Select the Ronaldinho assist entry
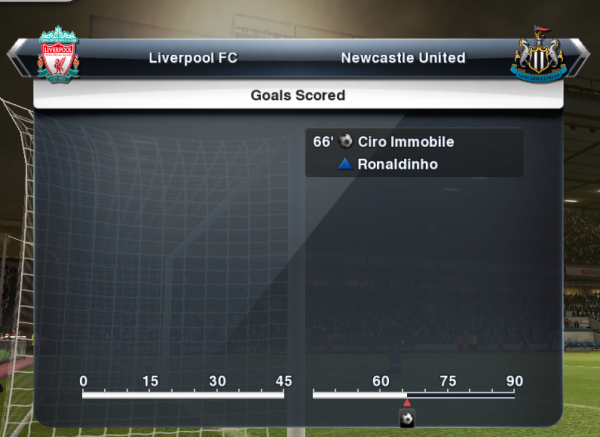600x437 pixels. pos(397,164)
